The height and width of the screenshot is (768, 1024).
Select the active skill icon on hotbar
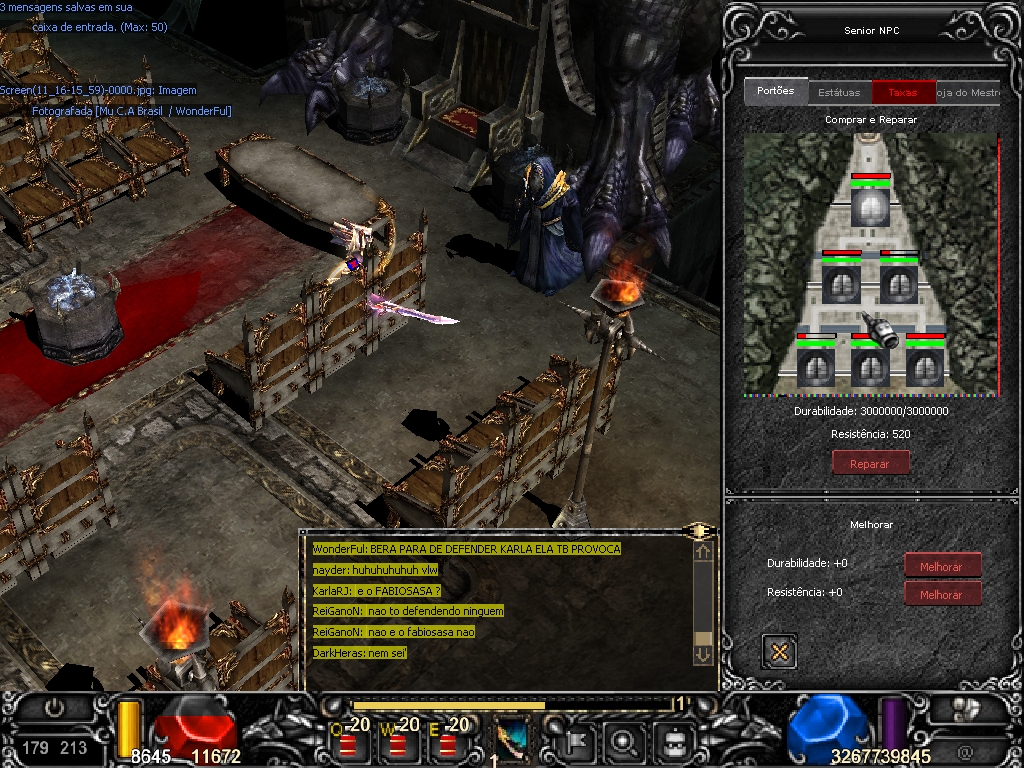point(513,740)
